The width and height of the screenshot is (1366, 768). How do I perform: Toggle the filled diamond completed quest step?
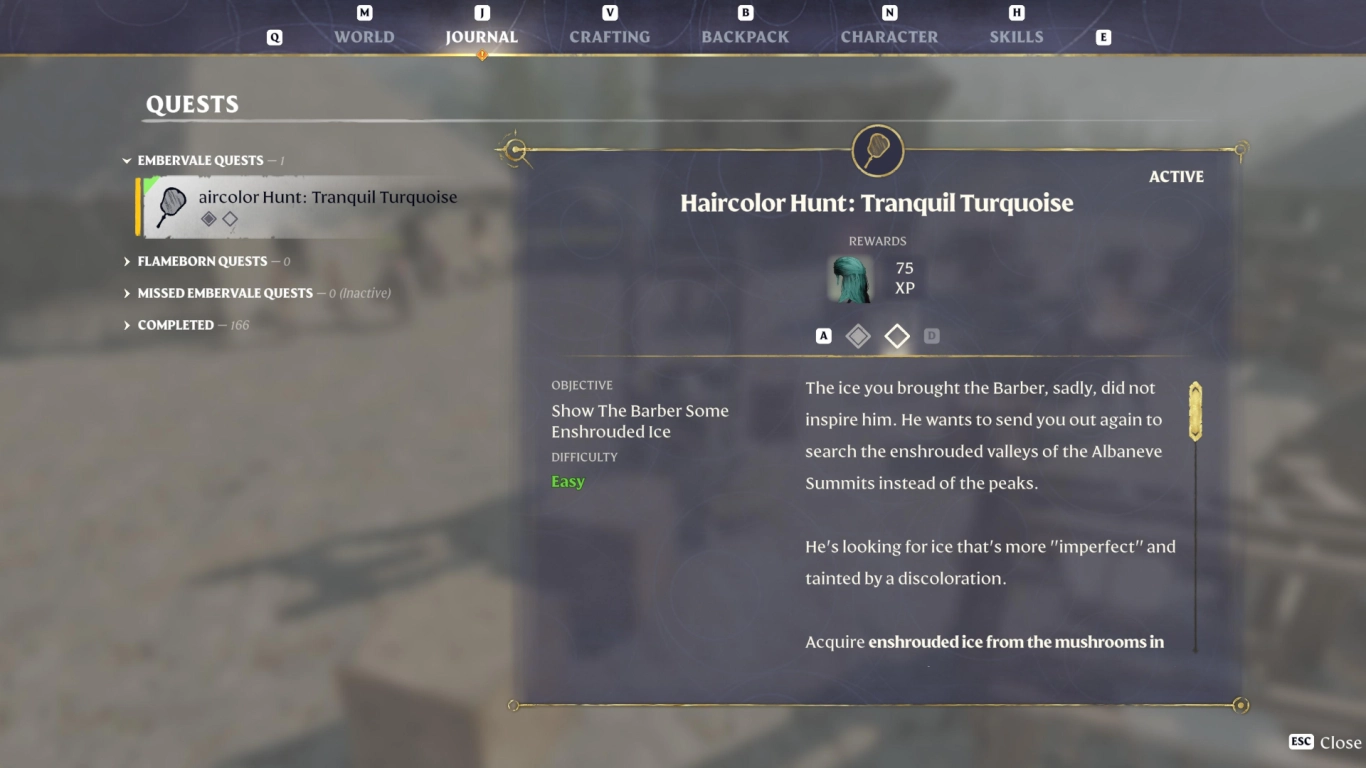(x=858, y=336)
